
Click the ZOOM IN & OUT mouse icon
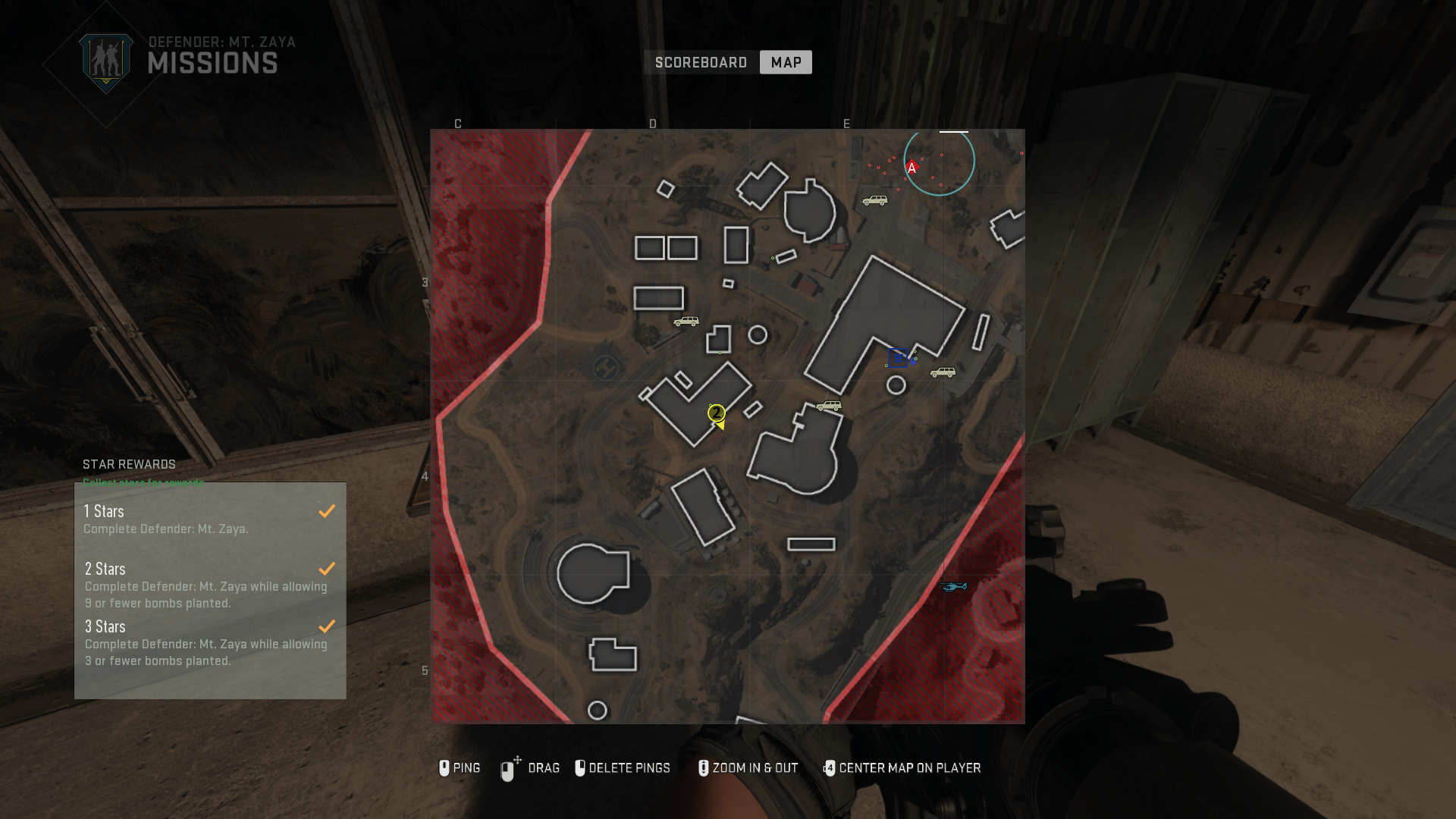tap(703, 768)
